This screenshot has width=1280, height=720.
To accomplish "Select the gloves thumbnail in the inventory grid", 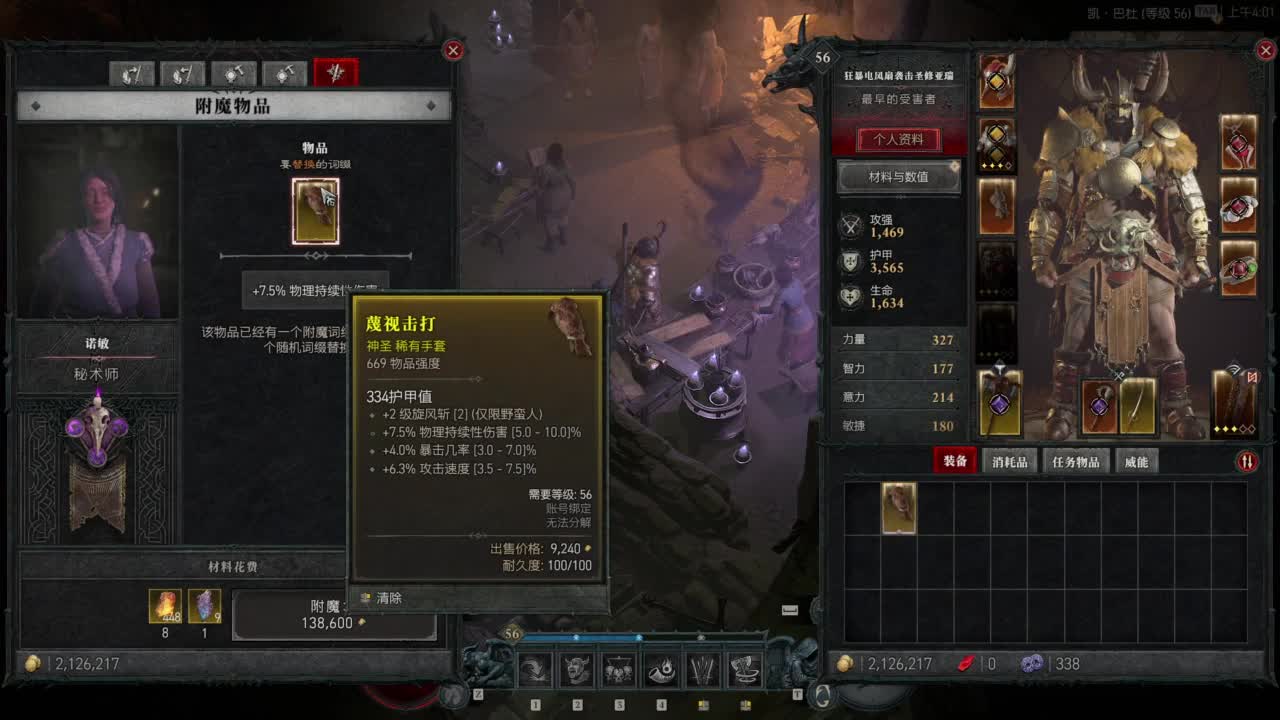I will [897, 508].
